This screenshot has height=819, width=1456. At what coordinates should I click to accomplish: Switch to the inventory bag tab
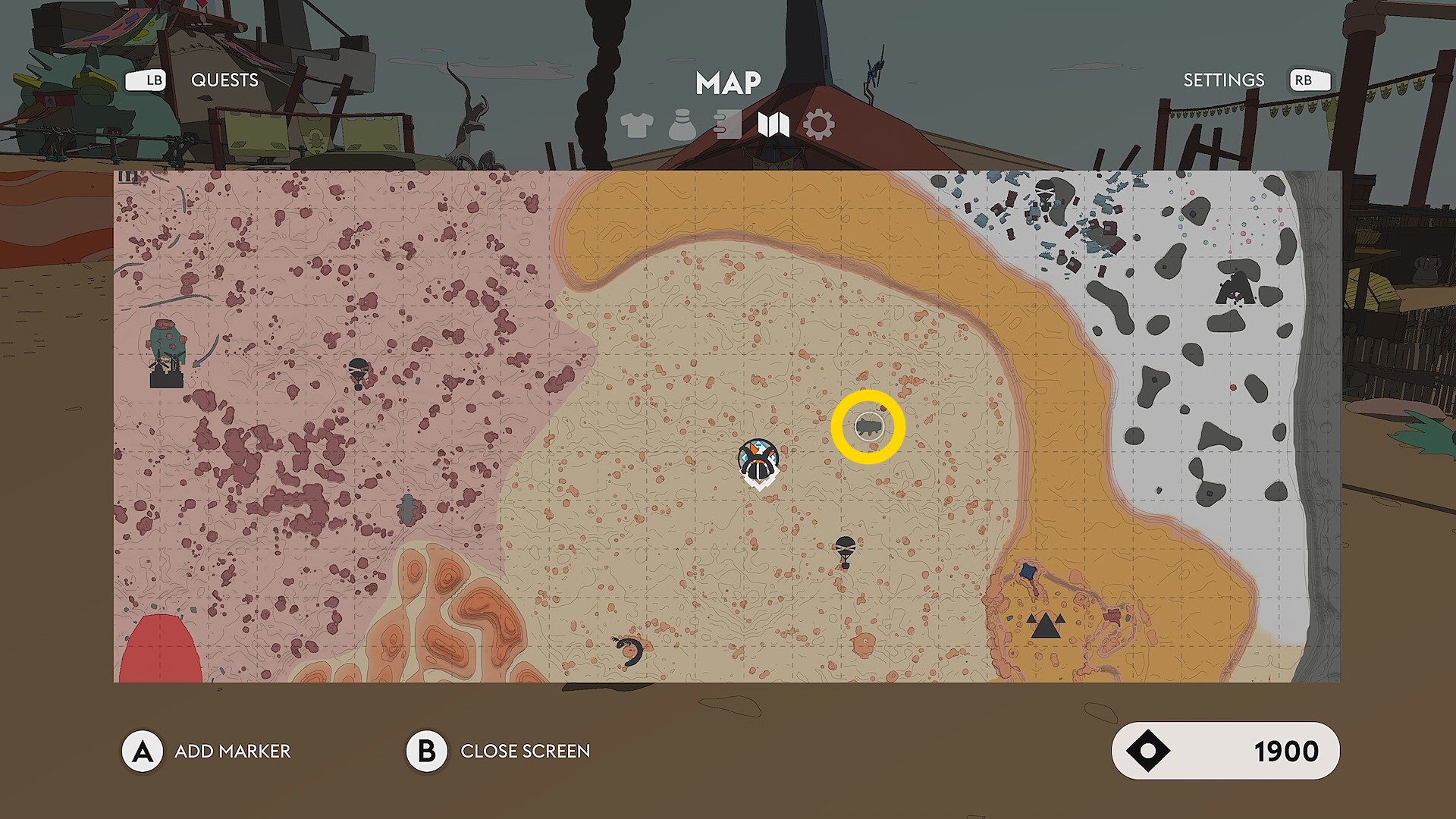click(x=682, y=125)
